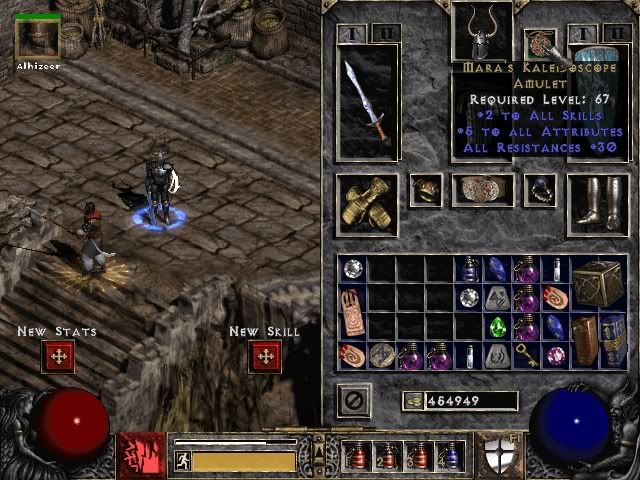Screen dimensions: 640x480
Task: Select the equipped belt slot
Action: (483, 189)
